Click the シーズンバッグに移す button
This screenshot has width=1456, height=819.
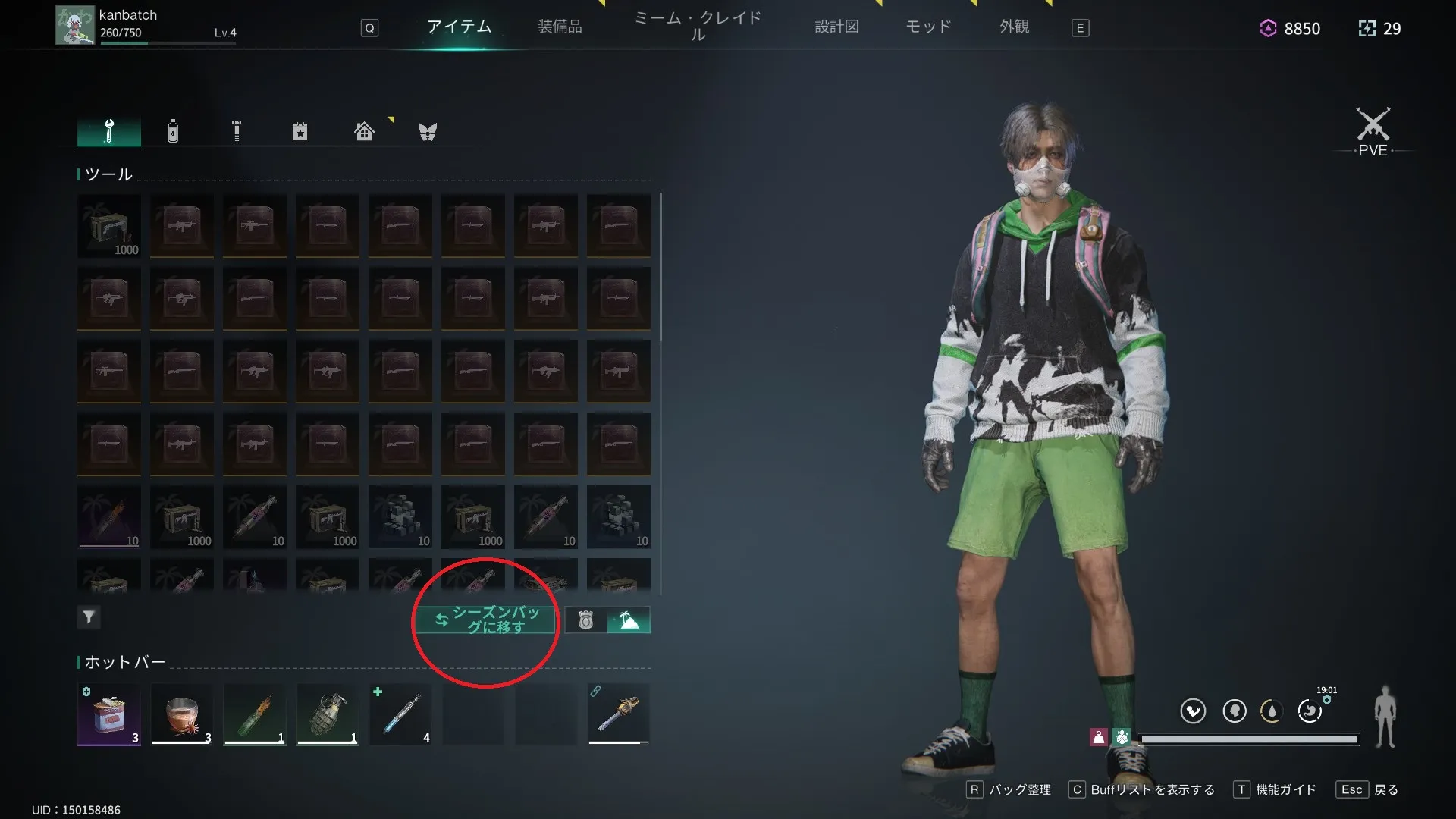(485, 620)
